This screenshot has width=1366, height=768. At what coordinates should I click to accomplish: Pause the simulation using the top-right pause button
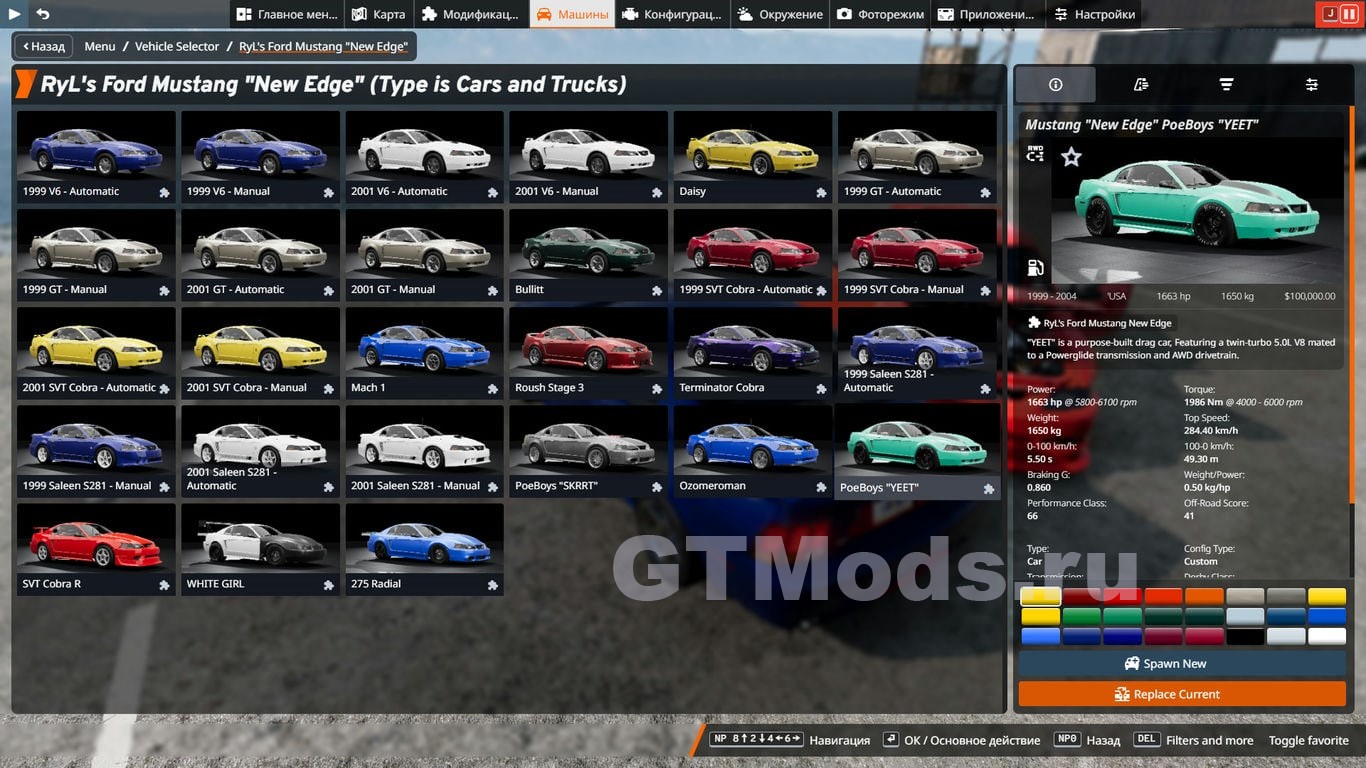[x=1347, y=13]
